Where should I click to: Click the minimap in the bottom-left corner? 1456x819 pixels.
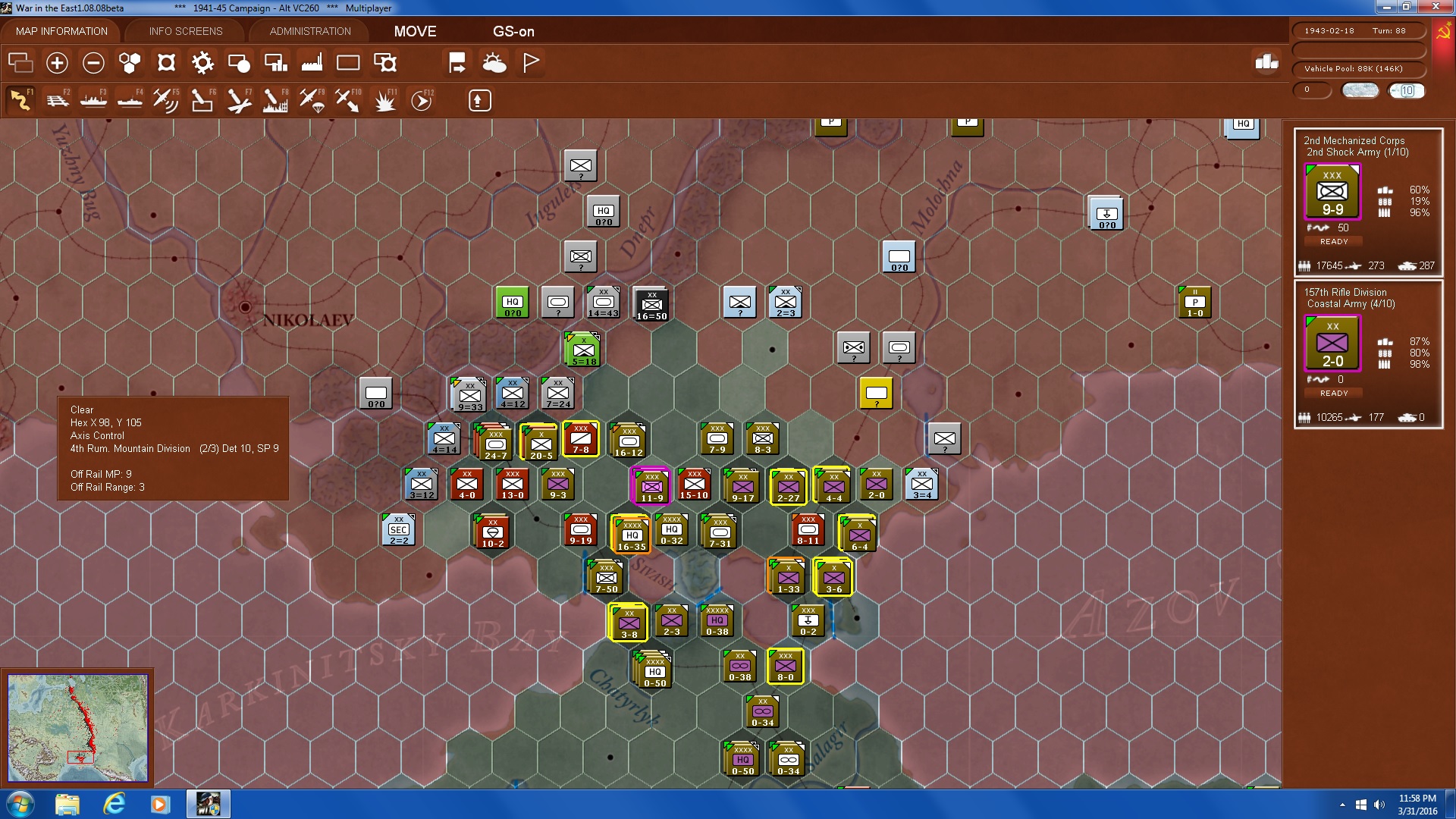[x=77, y=726]
